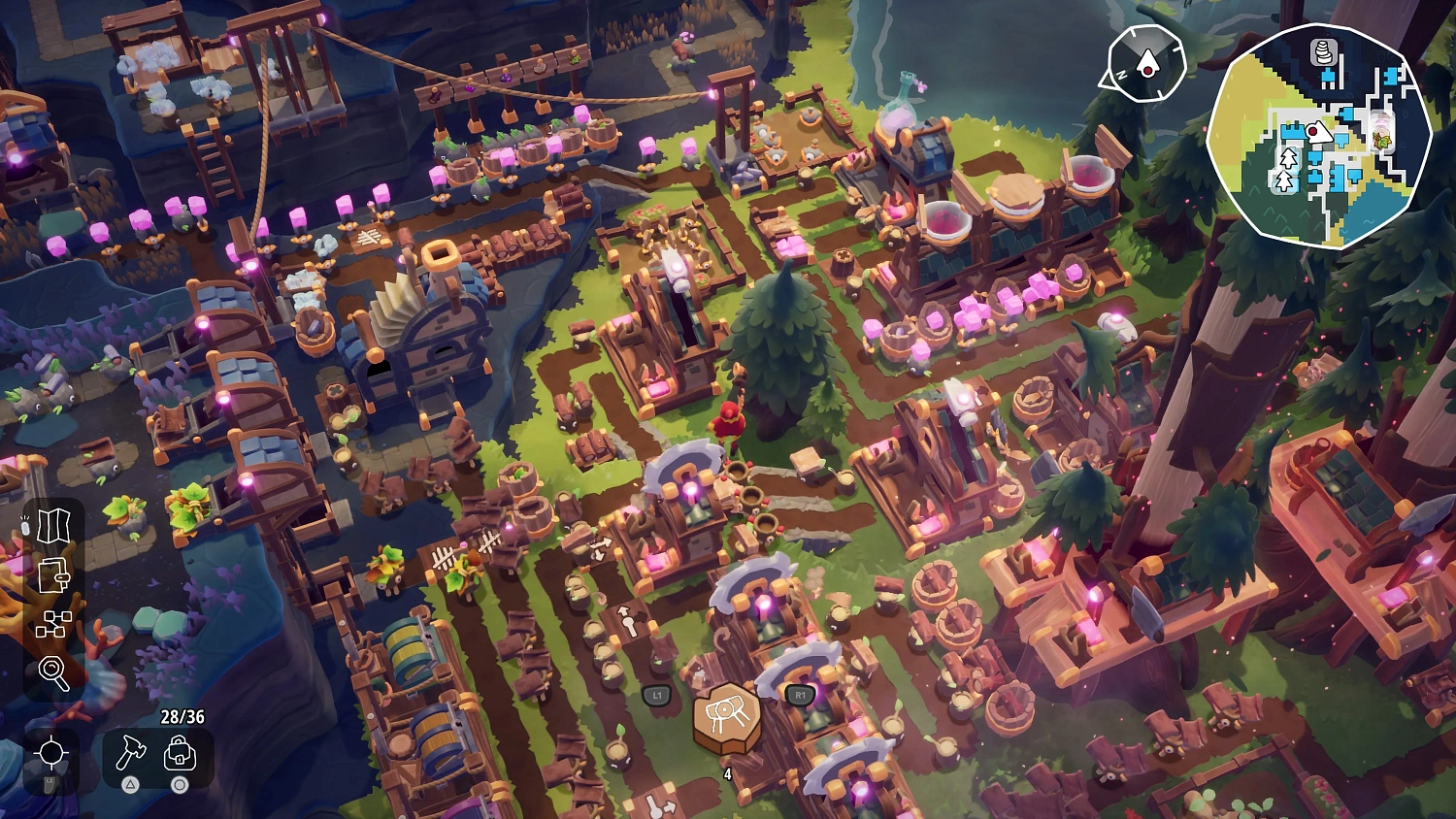Click the crosshair recenter control

point(51,750)
